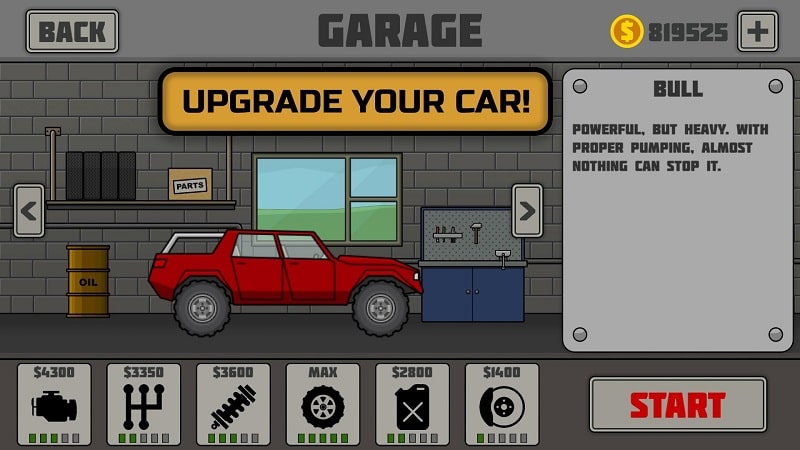Purchase the $3600 suspension upgrade
The image size is (800, 450).
233,404
